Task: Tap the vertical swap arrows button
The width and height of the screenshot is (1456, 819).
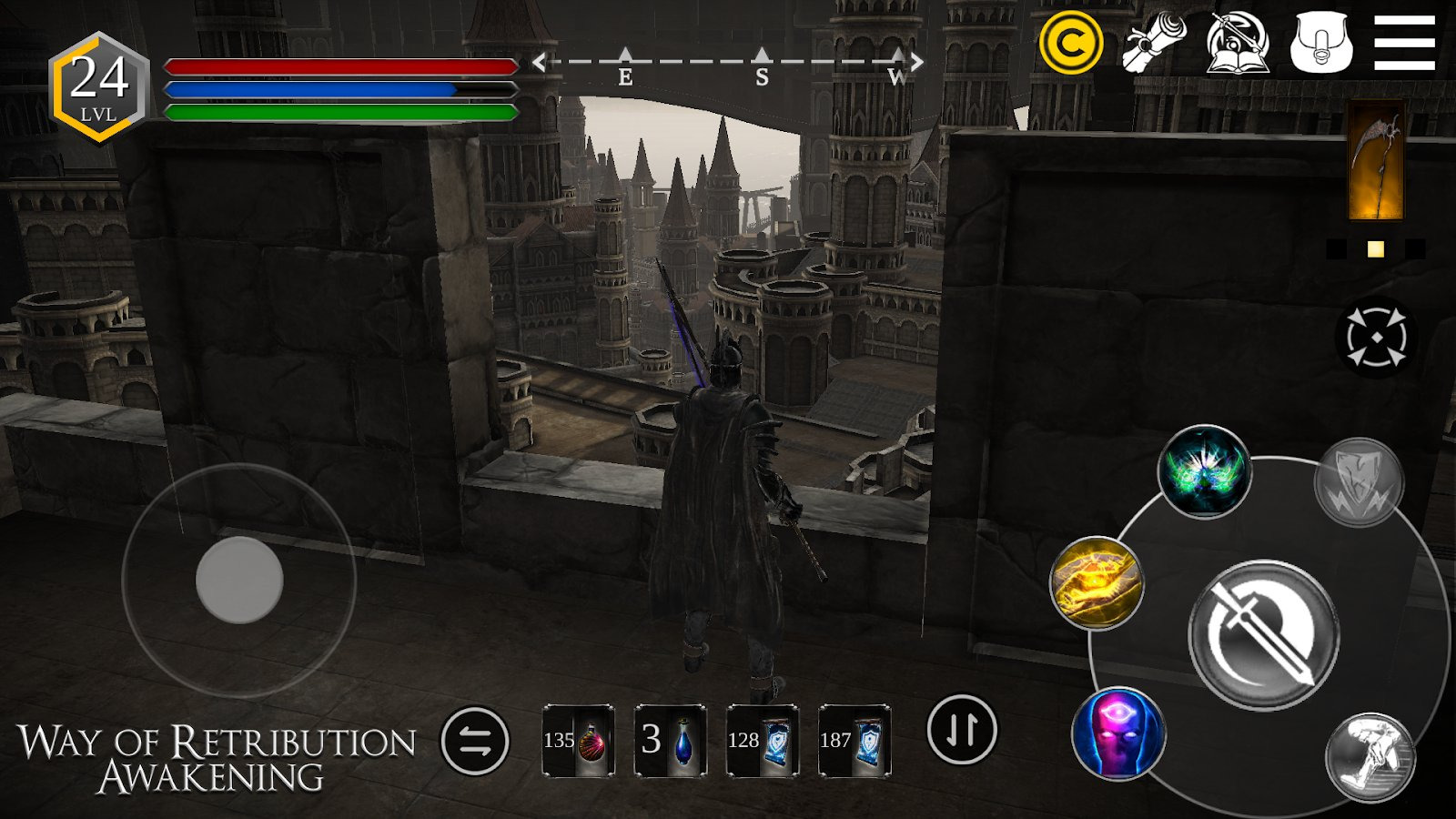Action: click(x=962, y=730)
